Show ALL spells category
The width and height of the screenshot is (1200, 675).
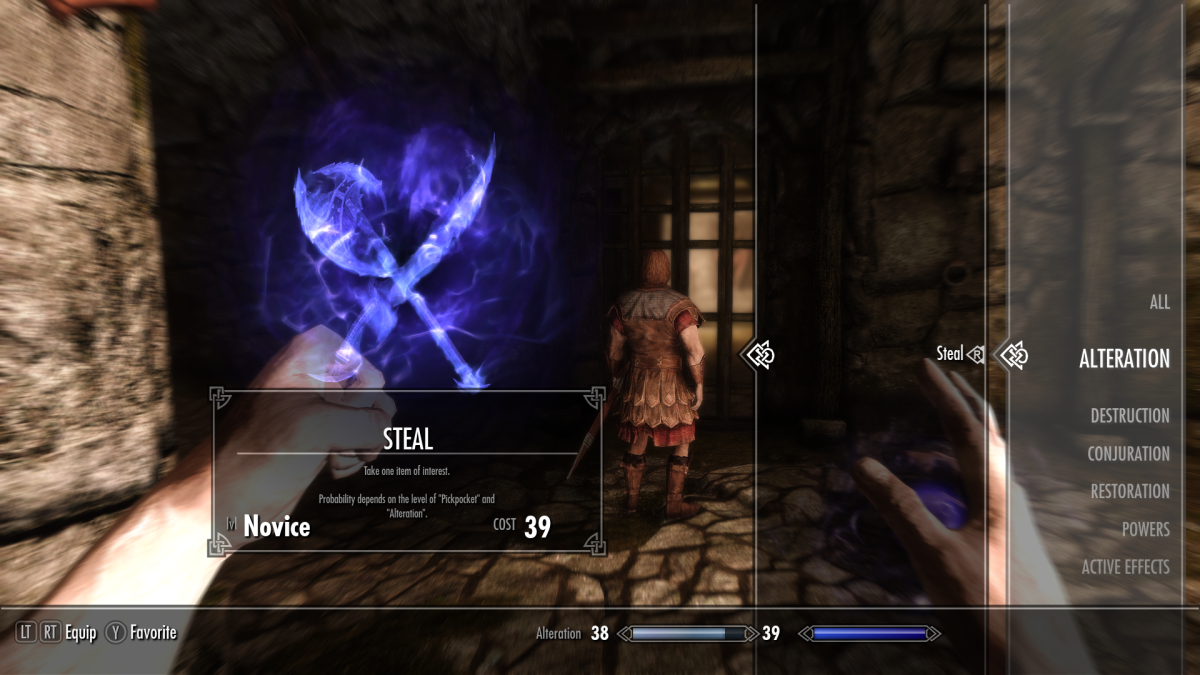1159,302
